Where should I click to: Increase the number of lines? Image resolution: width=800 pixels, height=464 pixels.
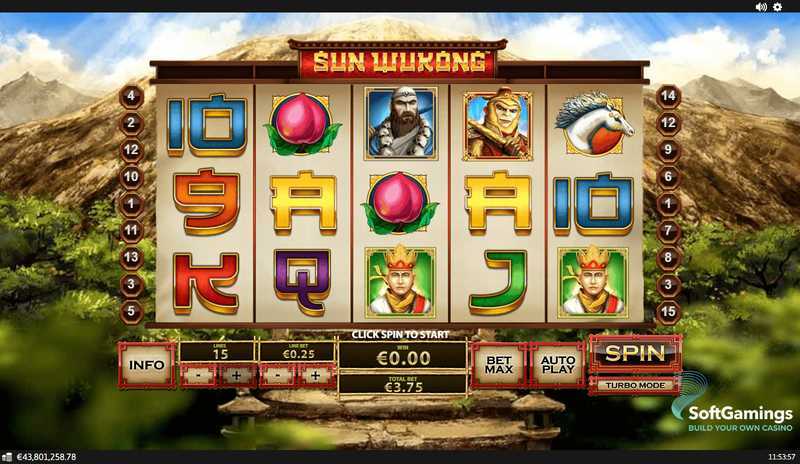point(236,376)
